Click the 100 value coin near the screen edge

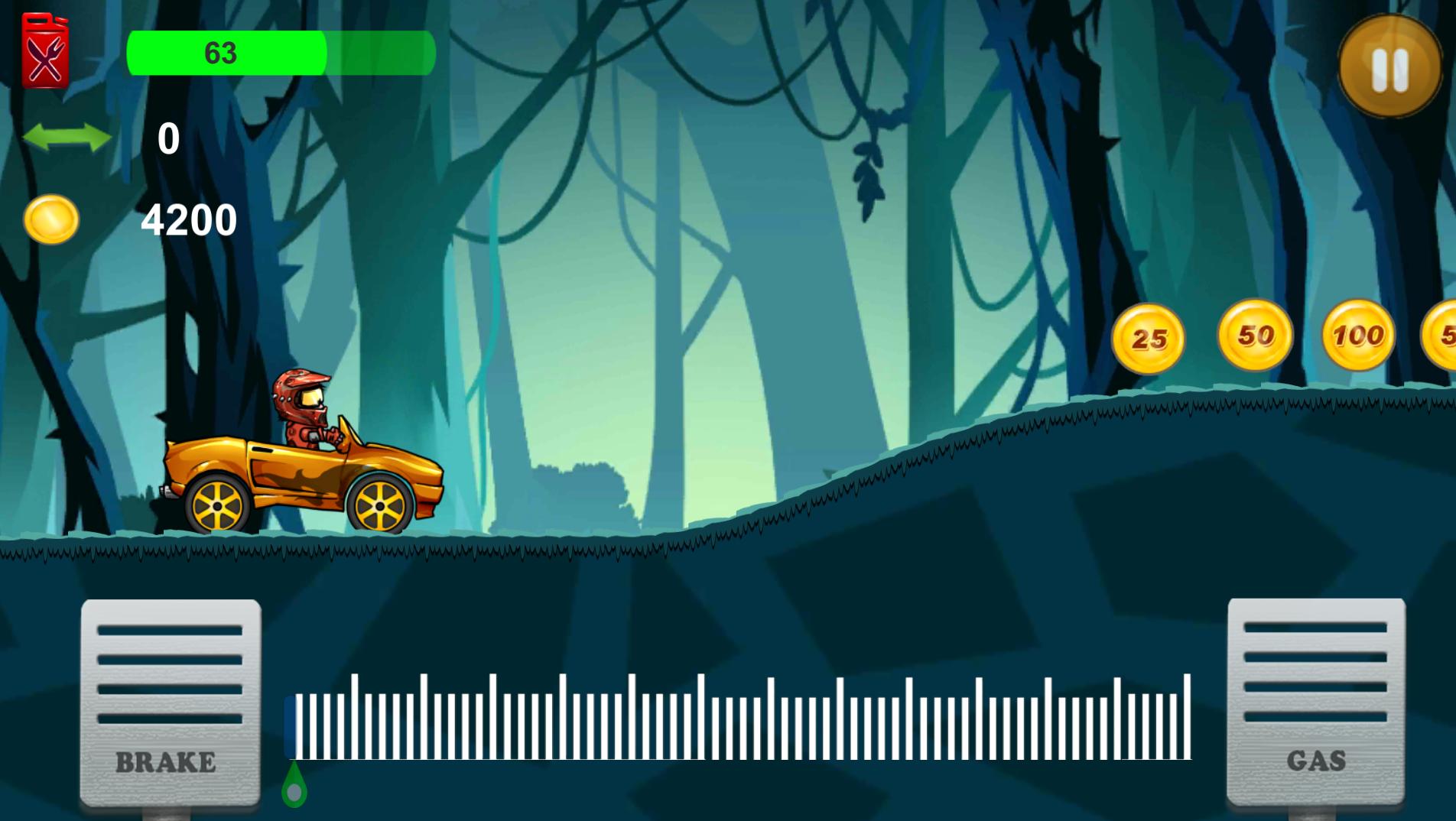(1356, 334)
